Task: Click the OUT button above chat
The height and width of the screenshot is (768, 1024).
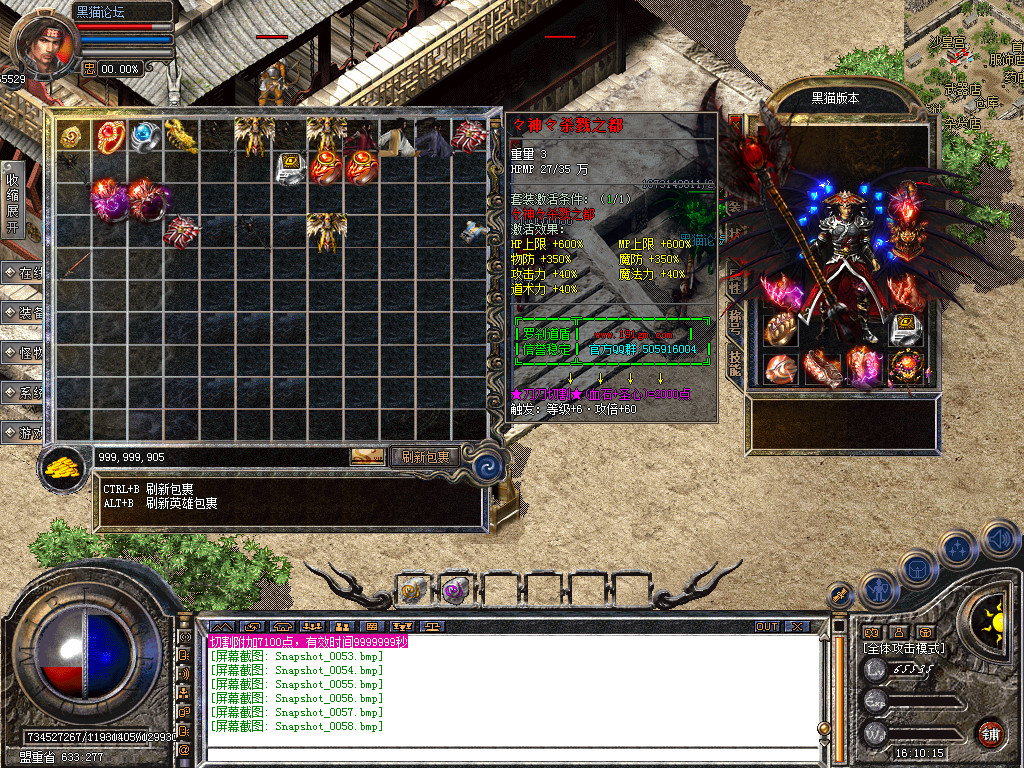Action: pos(766,627)
